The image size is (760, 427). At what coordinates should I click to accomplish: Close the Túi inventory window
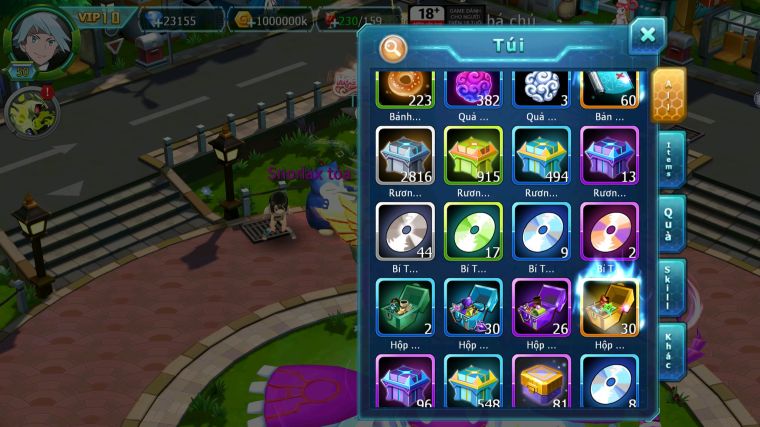pos(647,36)
